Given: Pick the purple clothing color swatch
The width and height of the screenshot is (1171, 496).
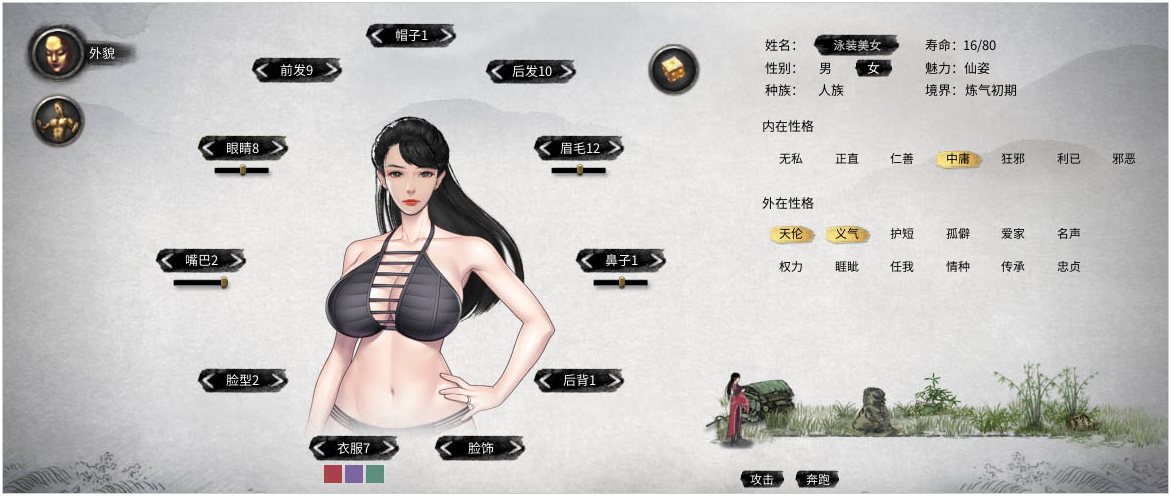Looking at the screenshot, I should click(354, 474).
